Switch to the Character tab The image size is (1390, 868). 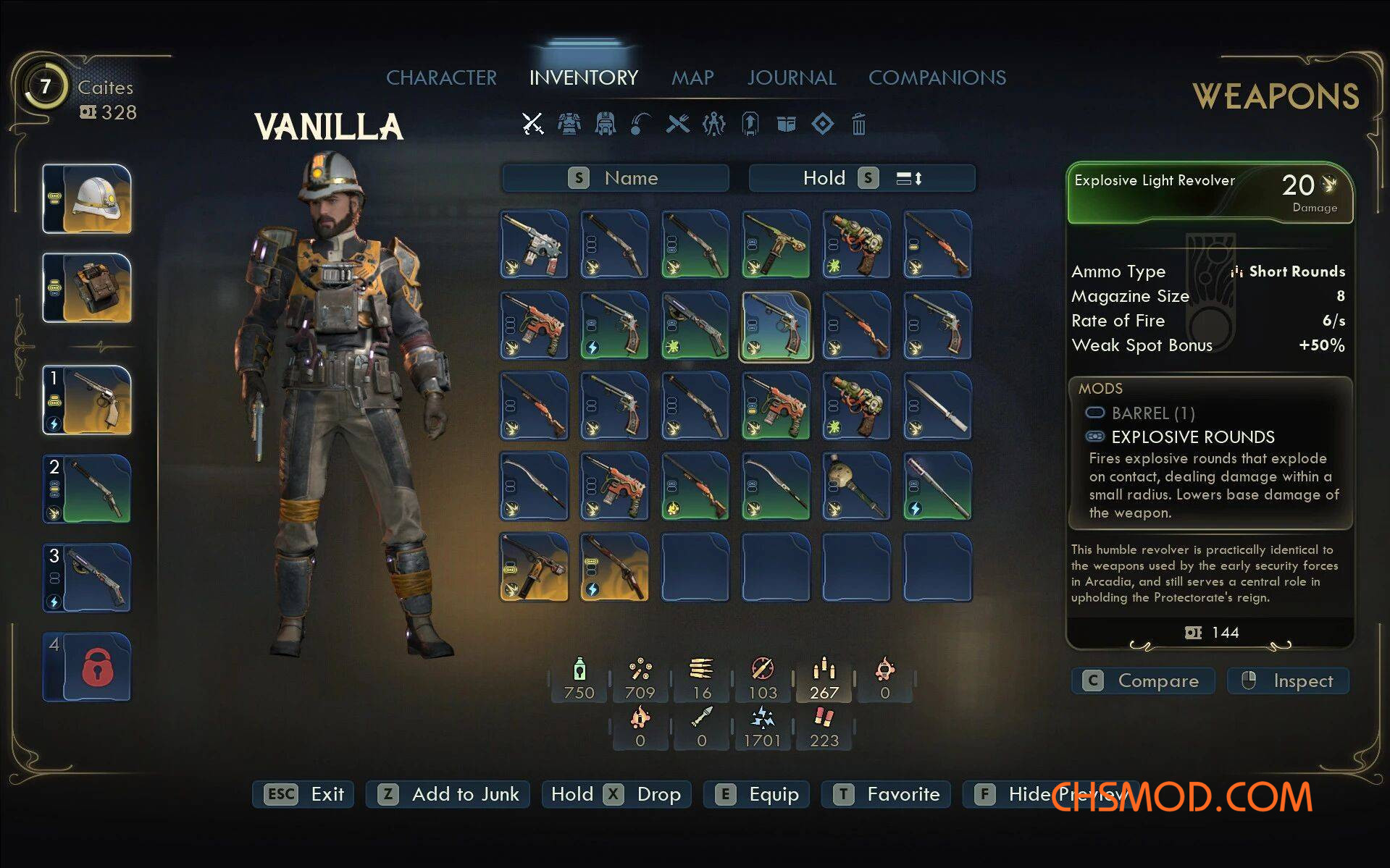tap(441, 77)
